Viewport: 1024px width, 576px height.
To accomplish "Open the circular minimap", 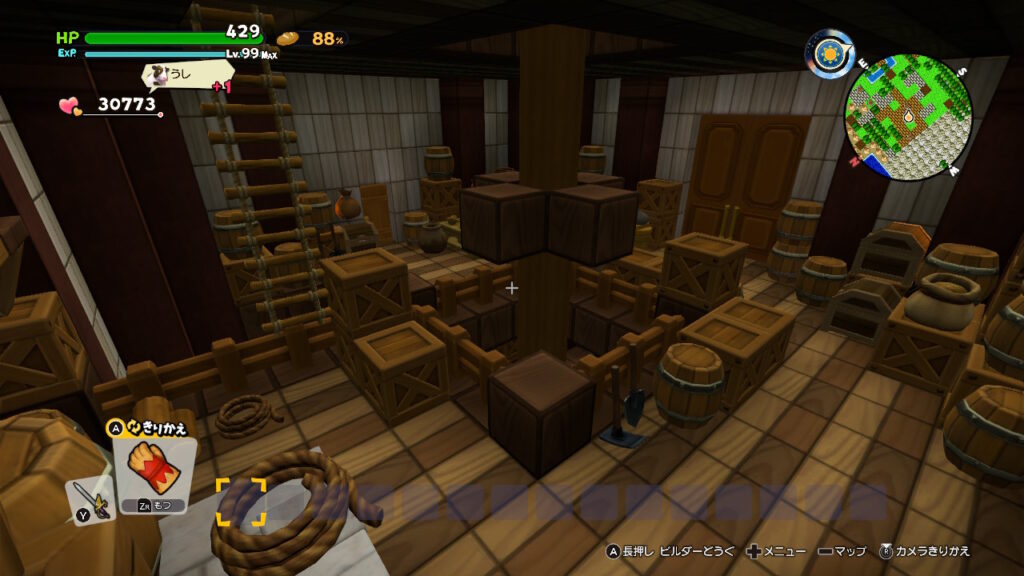I will click(x=908, y=117).
